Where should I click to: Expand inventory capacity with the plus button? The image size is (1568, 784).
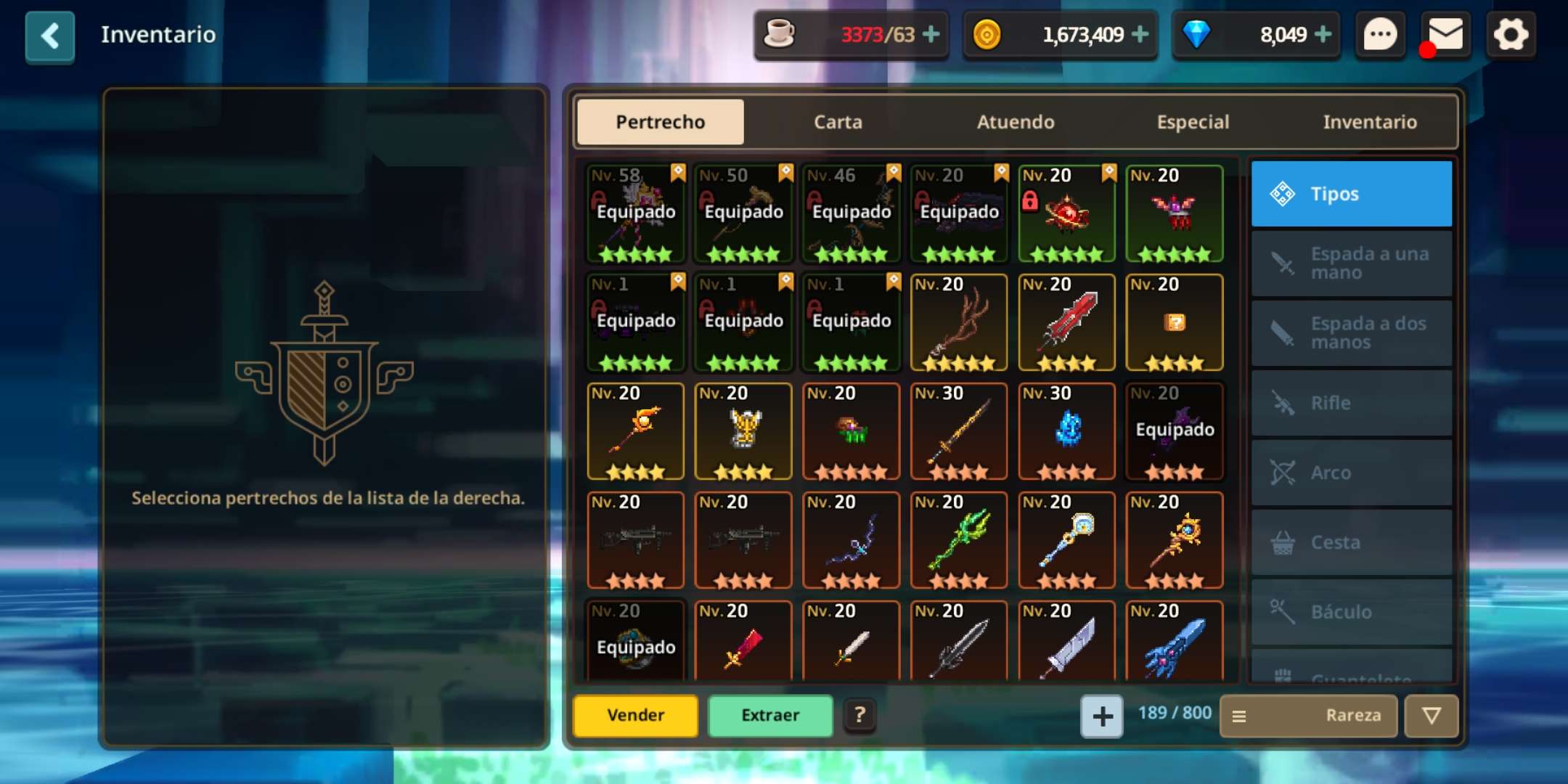tap(1102, 716)
